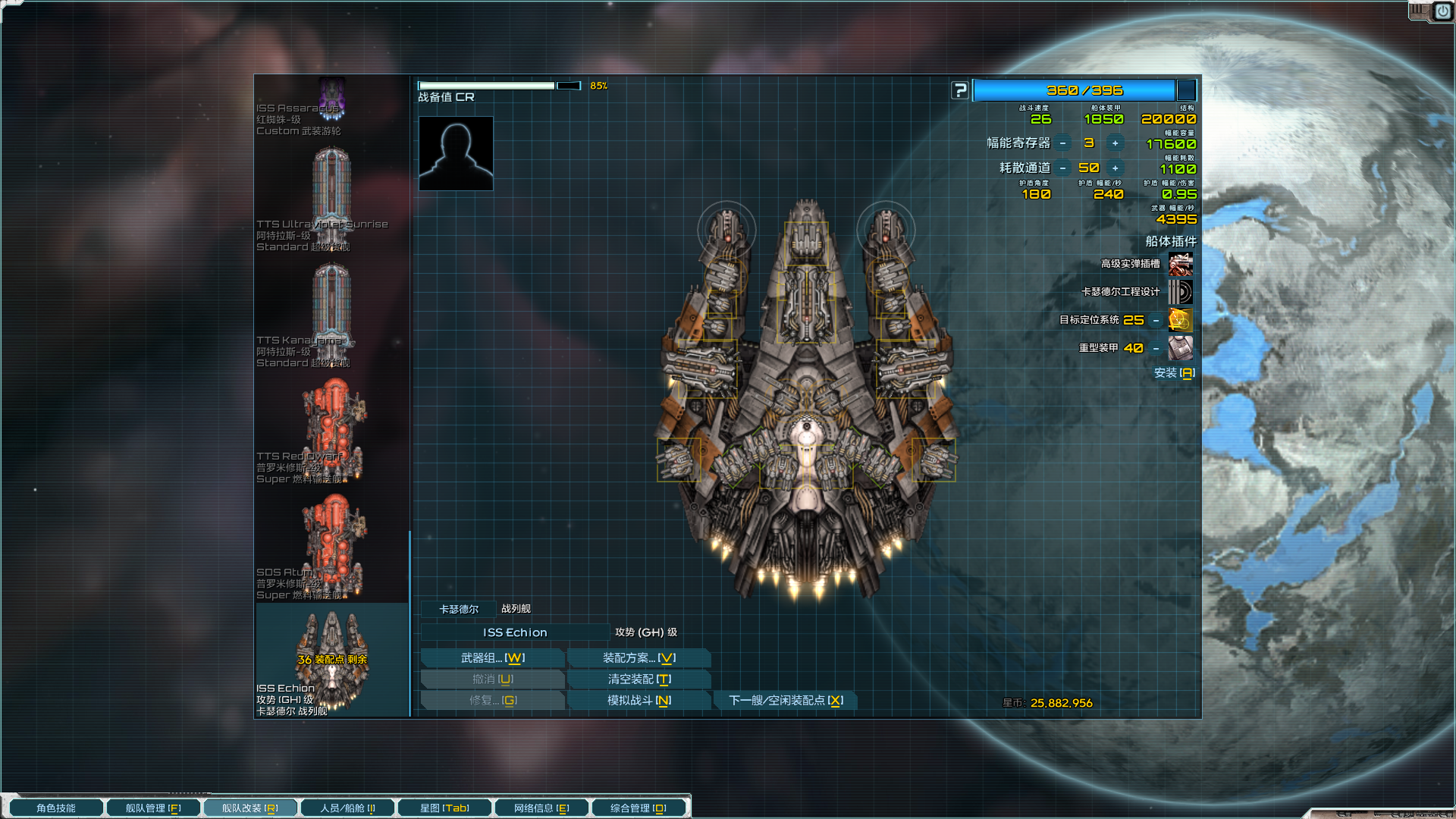
Task: Decrease 耗散通道 vents with the minus
Action: click(1063, 168)
